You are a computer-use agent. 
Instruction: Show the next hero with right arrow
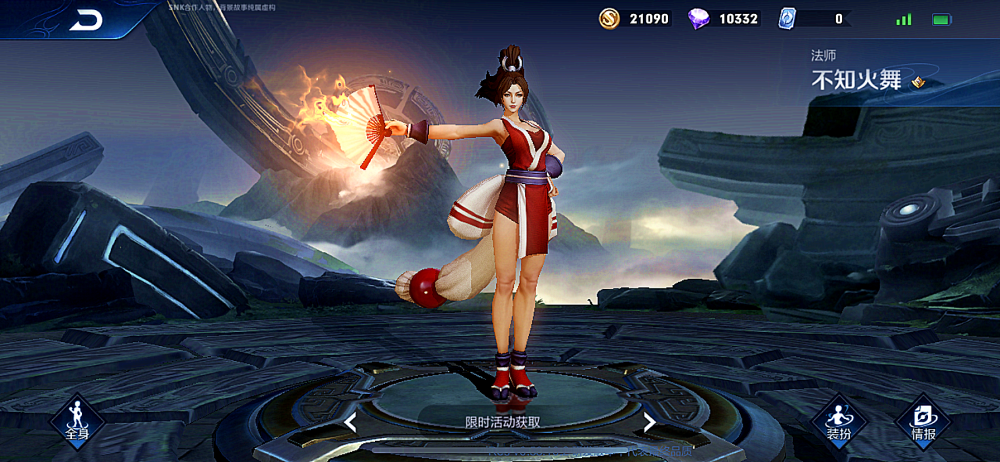tap(649, 422)
